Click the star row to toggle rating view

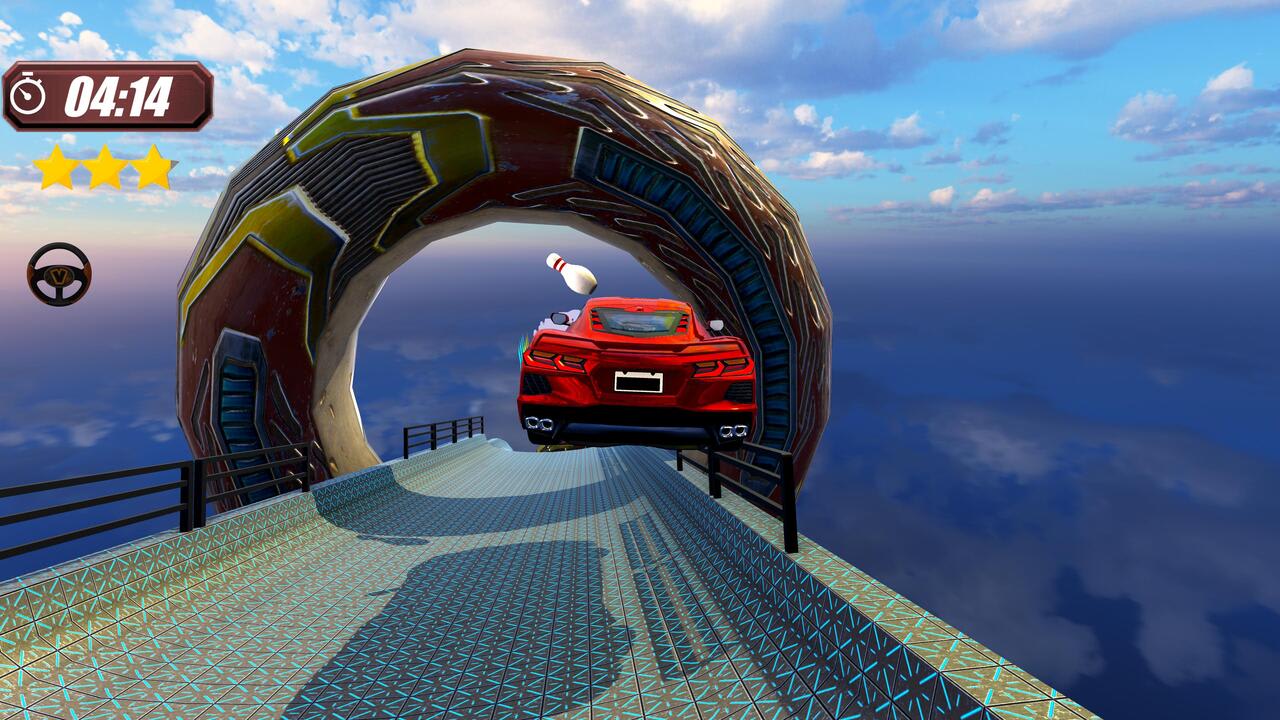102,167
